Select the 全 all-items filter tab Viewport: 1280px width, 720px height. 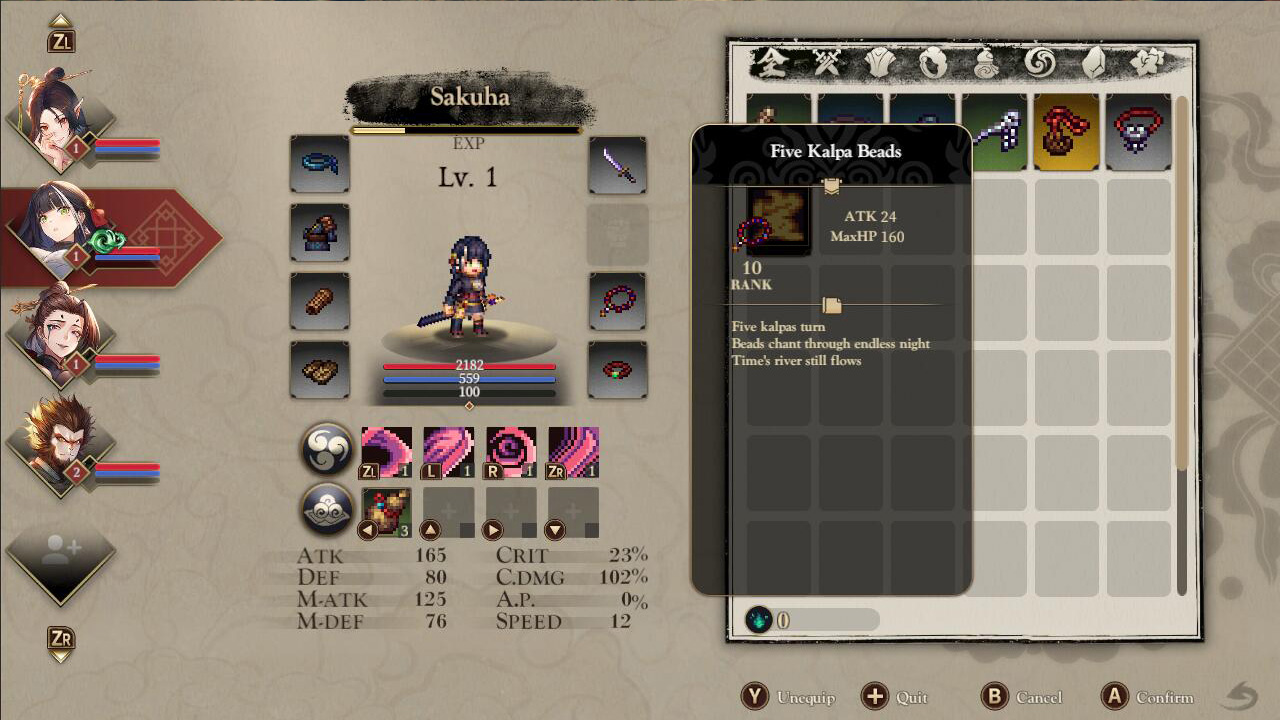[x=772, y=62]
